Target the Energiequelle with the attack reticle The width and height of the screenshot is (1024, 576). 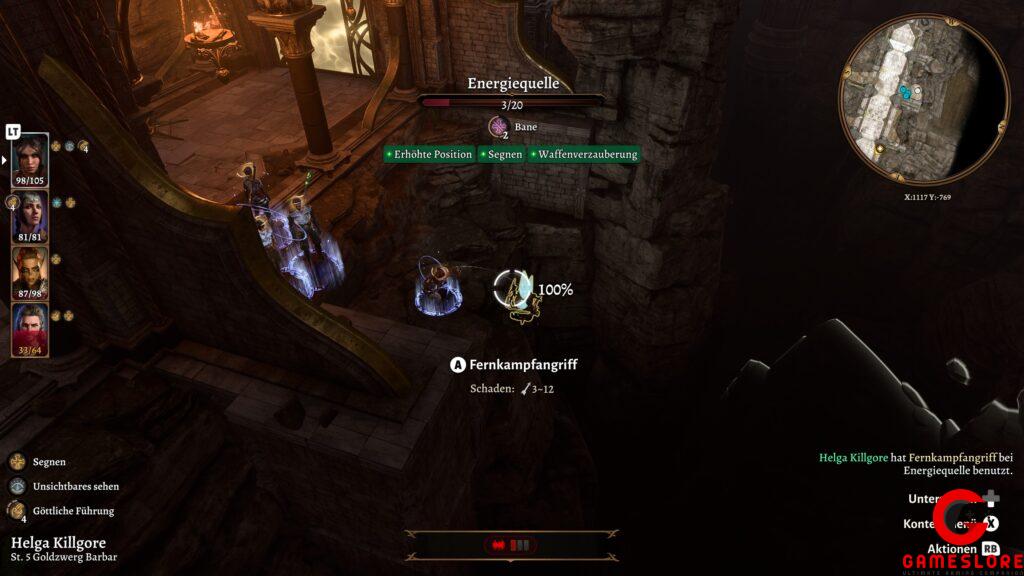(x=518, y=291)
